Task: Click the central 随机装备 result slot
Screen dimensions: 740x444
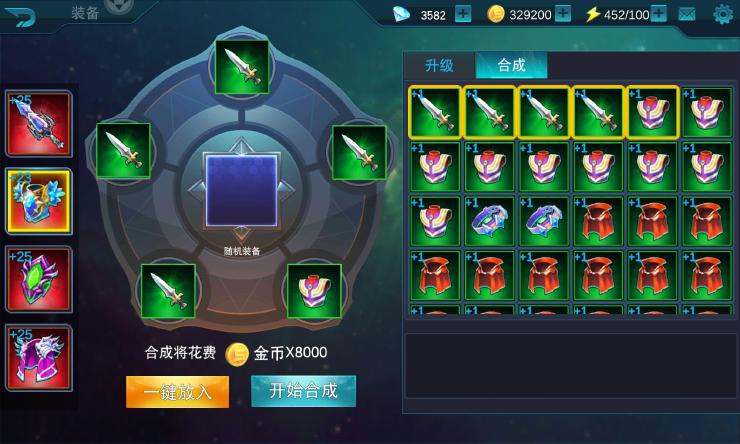Action: point(242,189)
